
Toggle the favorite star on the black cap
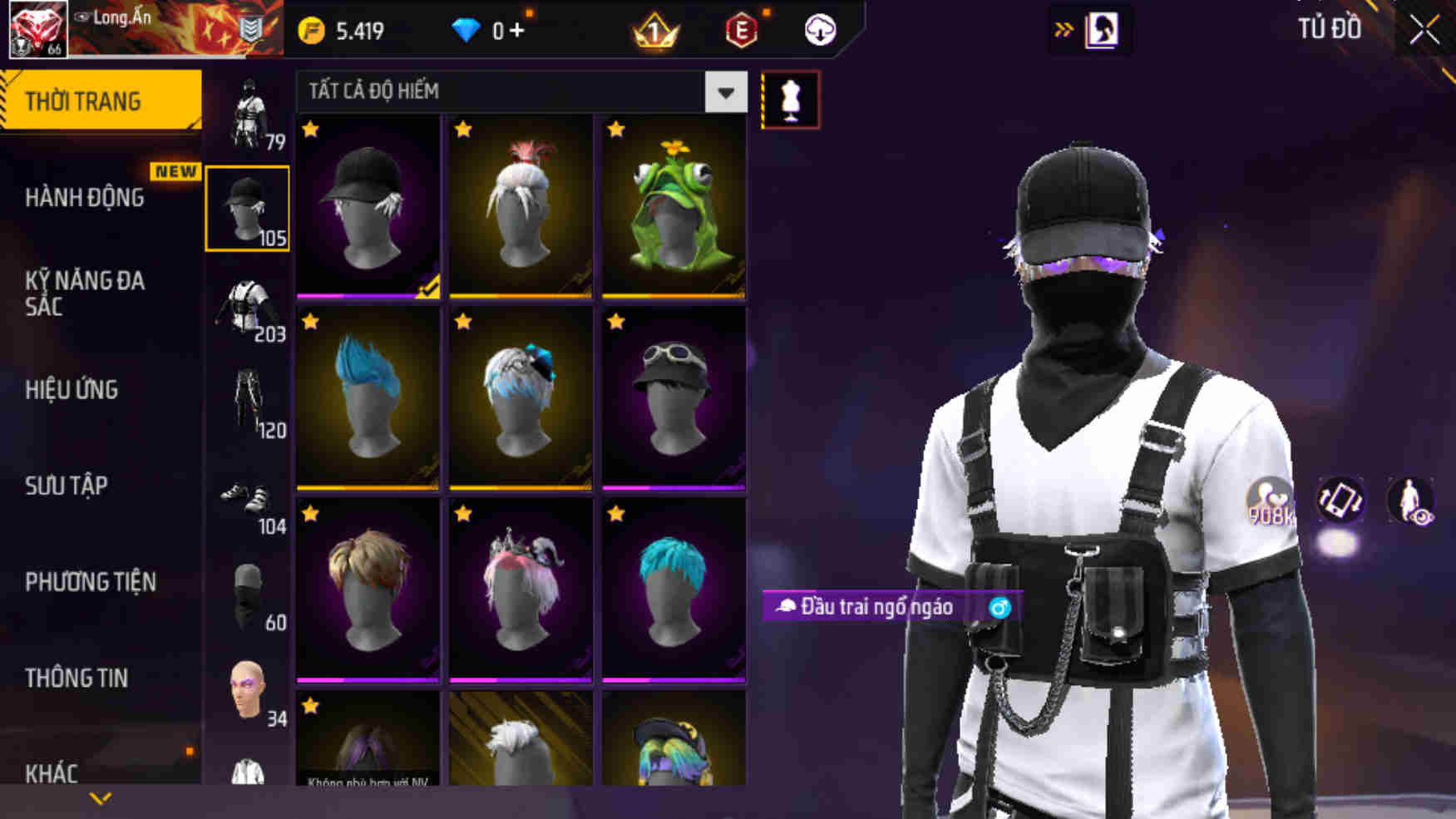[309, 129]
